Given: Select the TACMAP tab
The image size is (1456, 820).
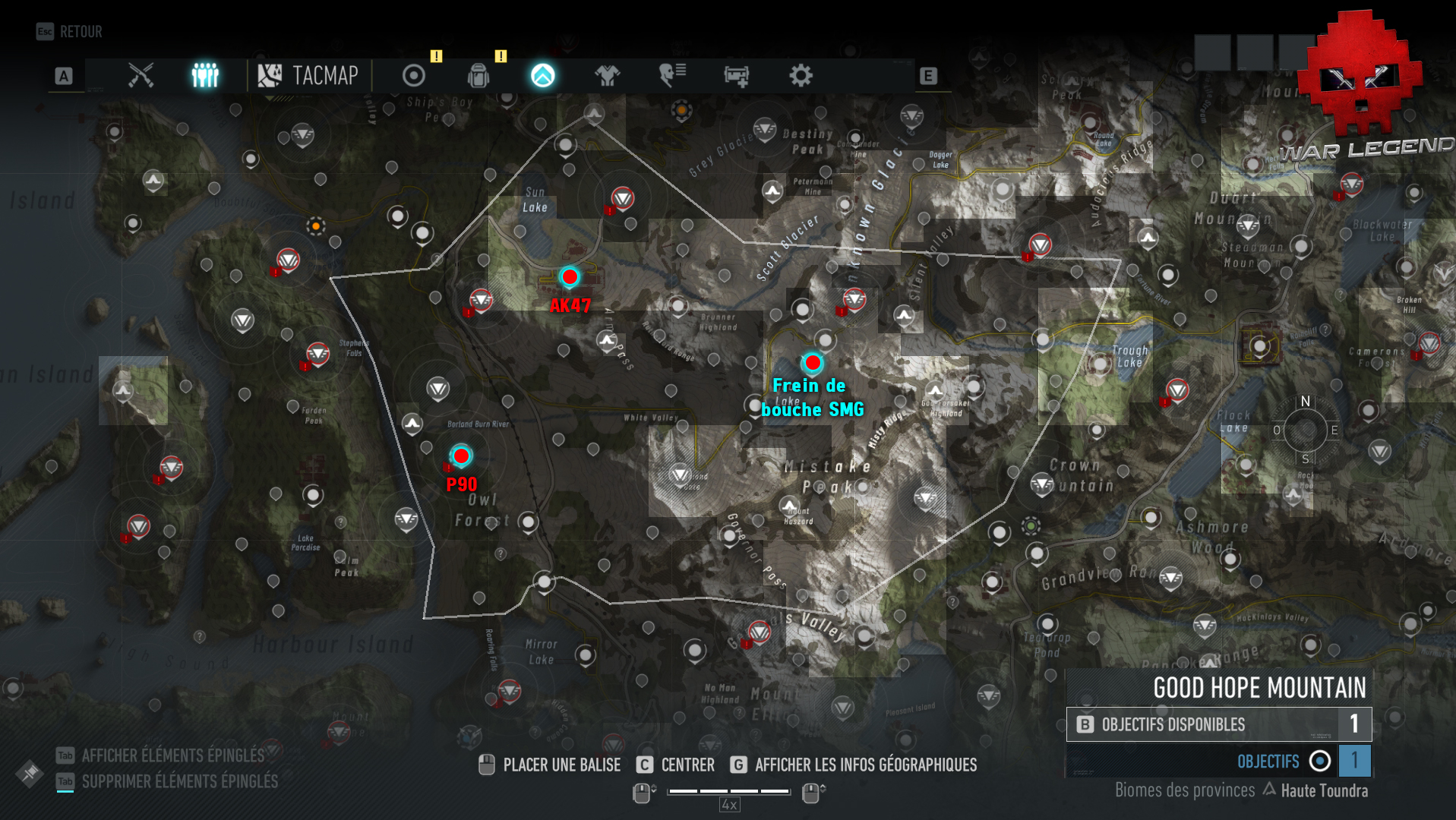Looking at the screenshot, I should click(x=308, y=76).
